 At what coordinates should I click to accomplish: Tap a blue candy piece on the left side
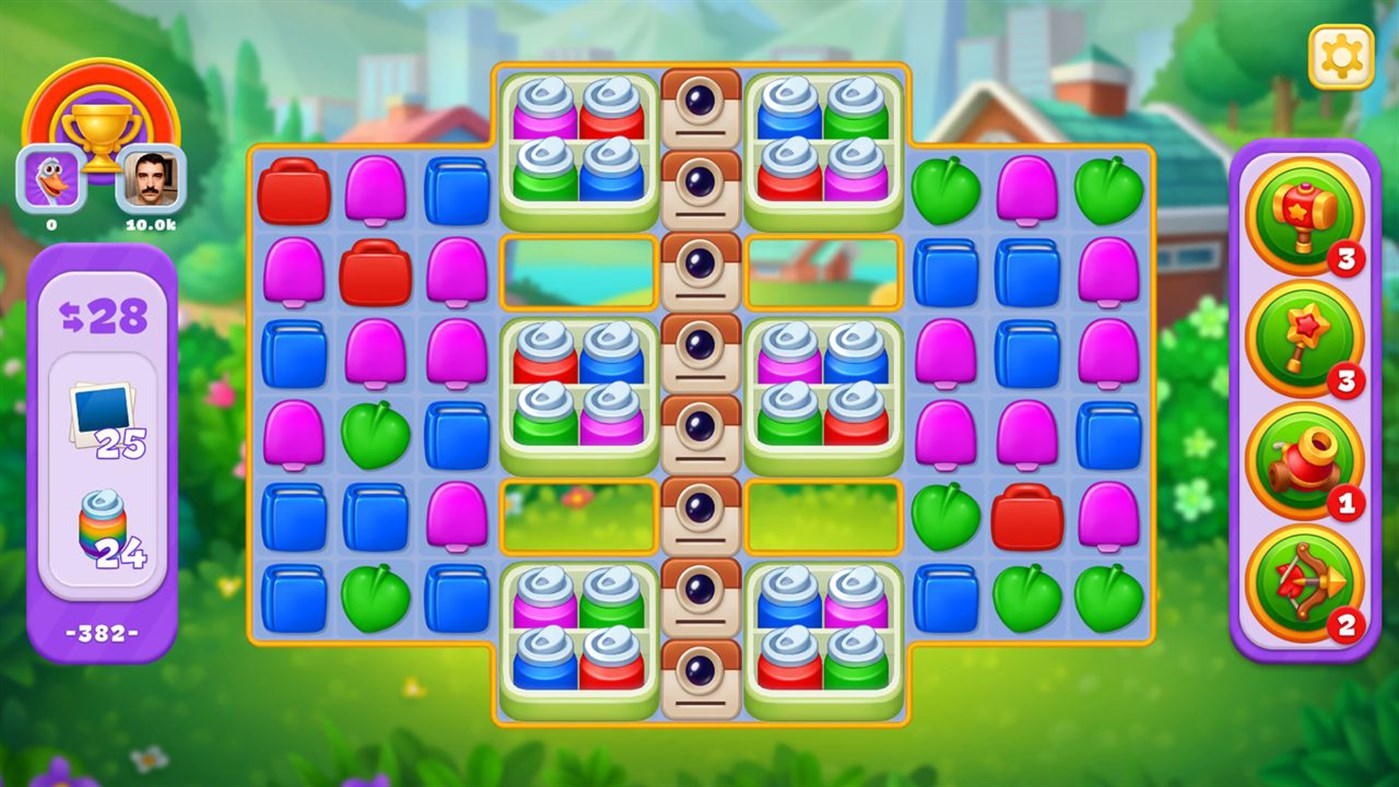coord(294,355)
